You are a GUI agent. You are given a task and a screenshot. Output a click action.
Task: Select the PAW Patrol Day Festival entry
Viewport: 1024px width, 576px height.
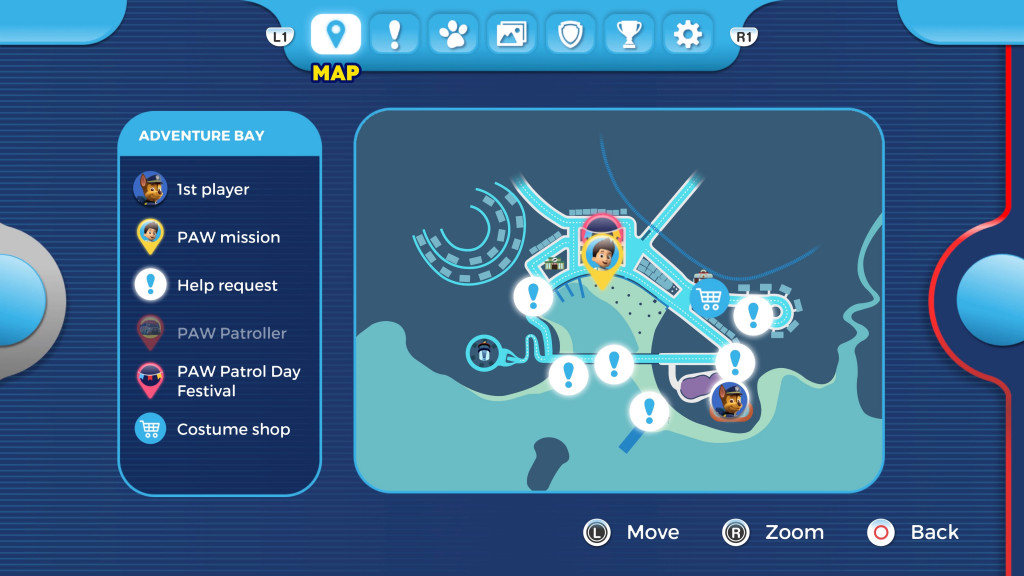238,381
